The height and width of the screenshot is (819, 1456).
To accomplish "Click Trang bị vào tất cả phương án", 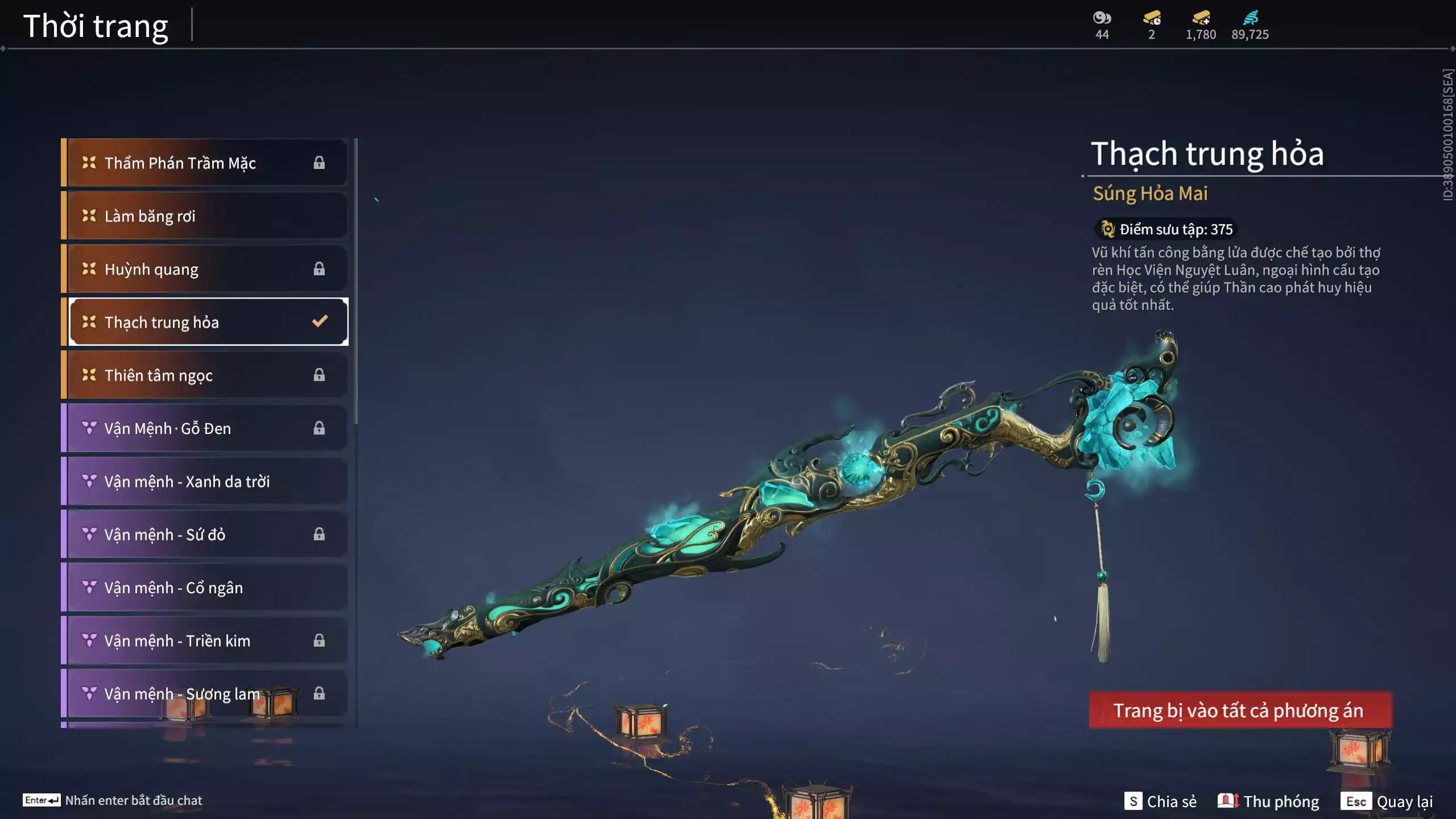I will [1240, 710].
